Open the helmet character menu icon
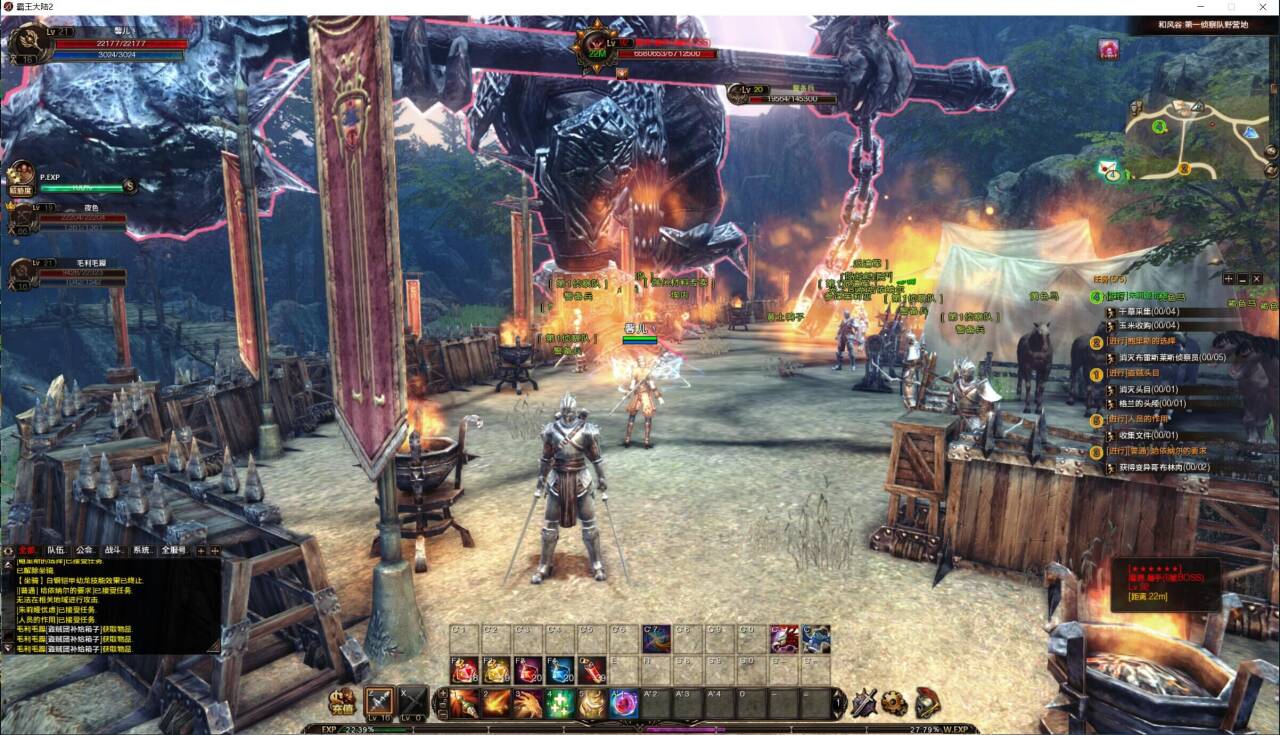The height and width of the screenshot is (735, 1280). [x=927, y=702]
